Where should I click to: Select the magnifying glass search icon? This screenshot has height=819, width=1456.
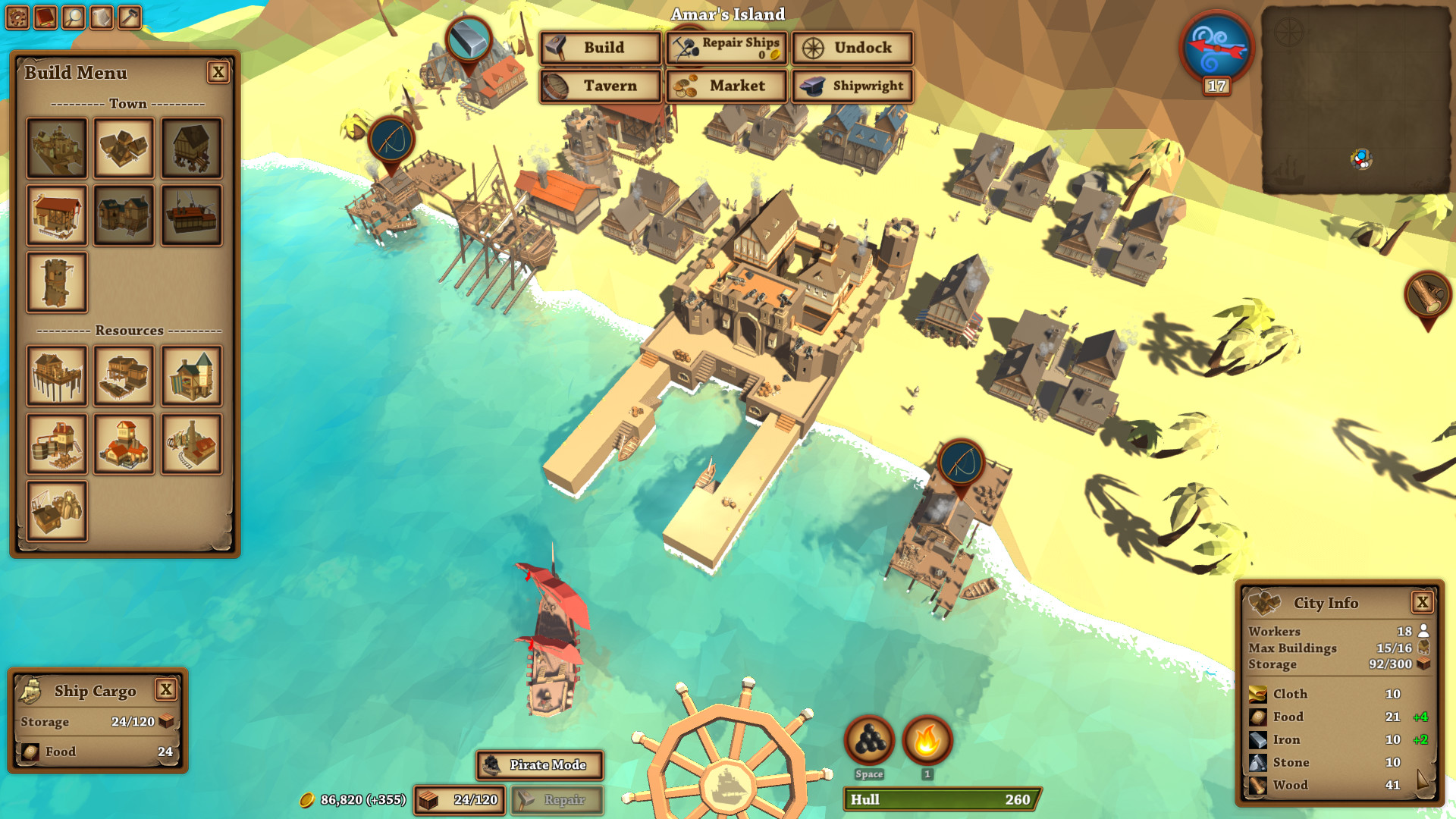pos(74,17)
